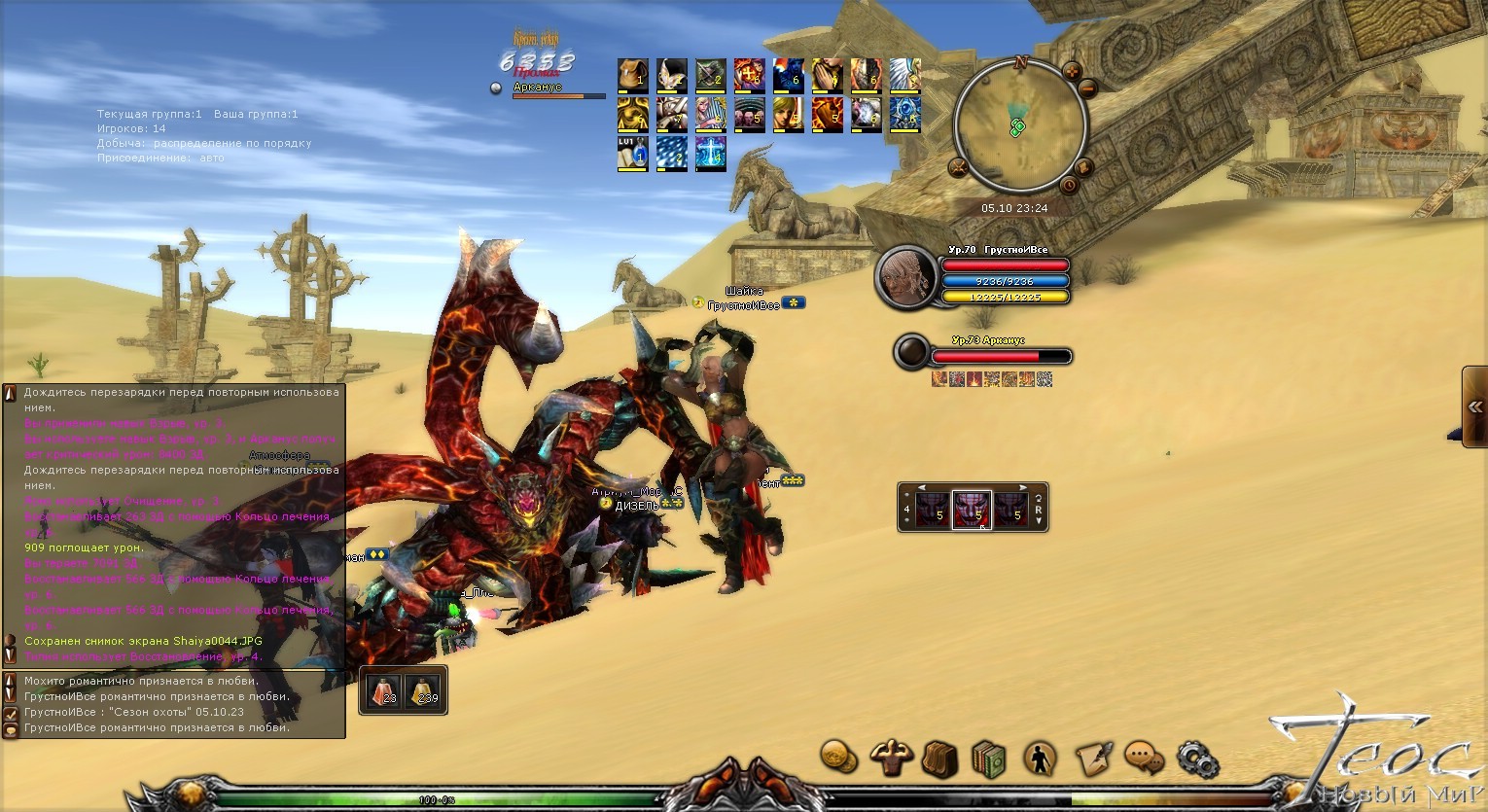This screenshot has width=1488, height=812.
Task: Use the red potion with 23 left
Action: 383,689
